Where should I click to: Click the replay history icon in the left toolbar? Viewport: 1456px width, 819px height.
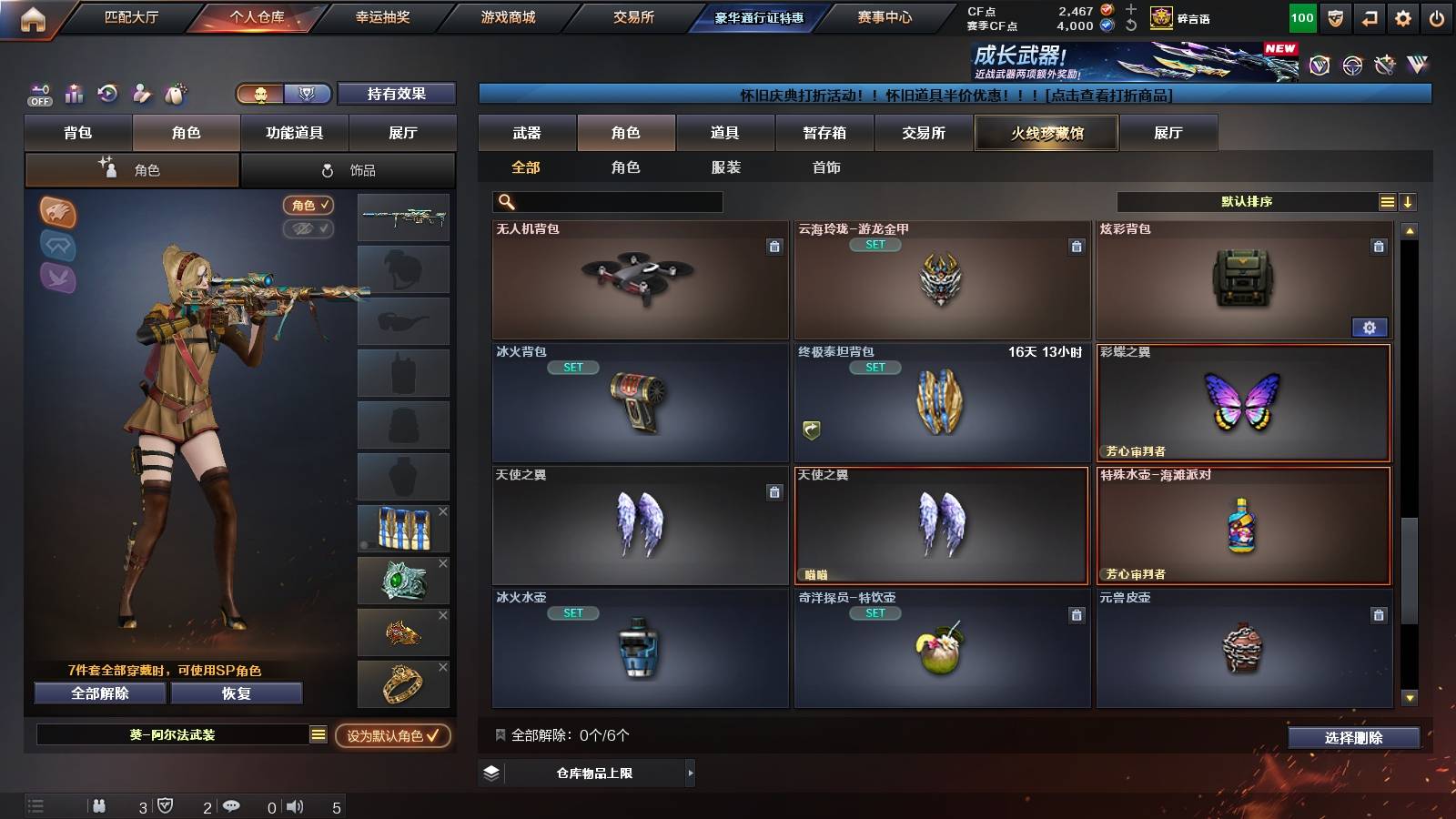pyautogui.click(x=109, y=93)
